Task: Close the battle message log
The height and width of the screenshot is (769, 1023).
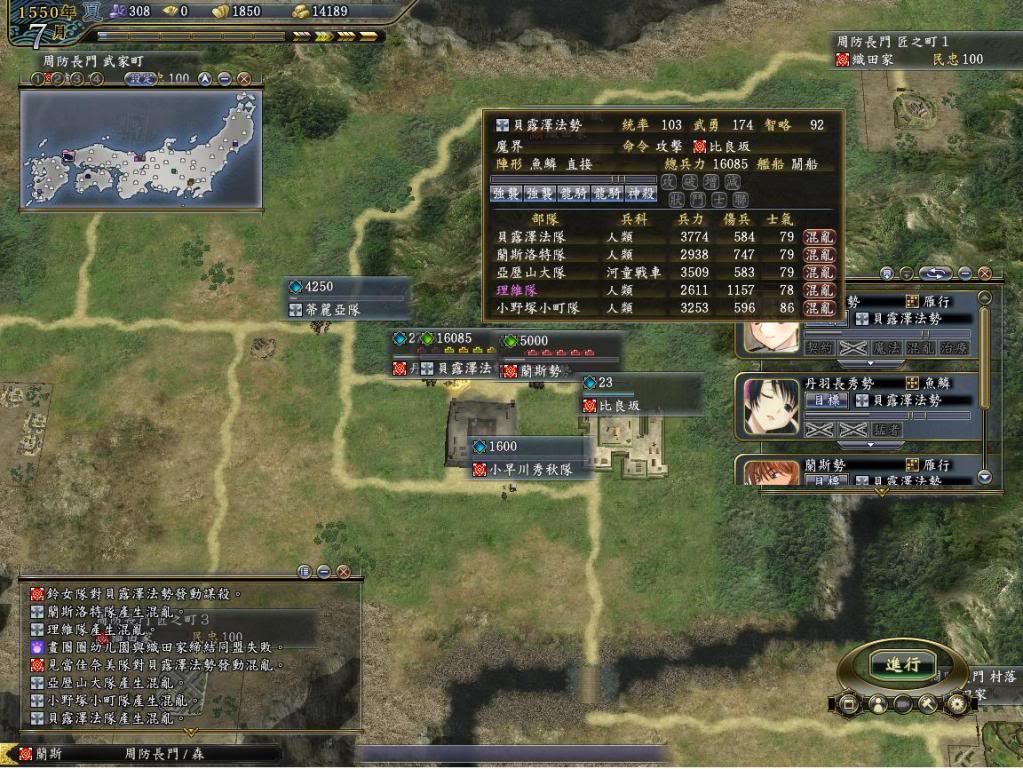Action: pos(343,572)
